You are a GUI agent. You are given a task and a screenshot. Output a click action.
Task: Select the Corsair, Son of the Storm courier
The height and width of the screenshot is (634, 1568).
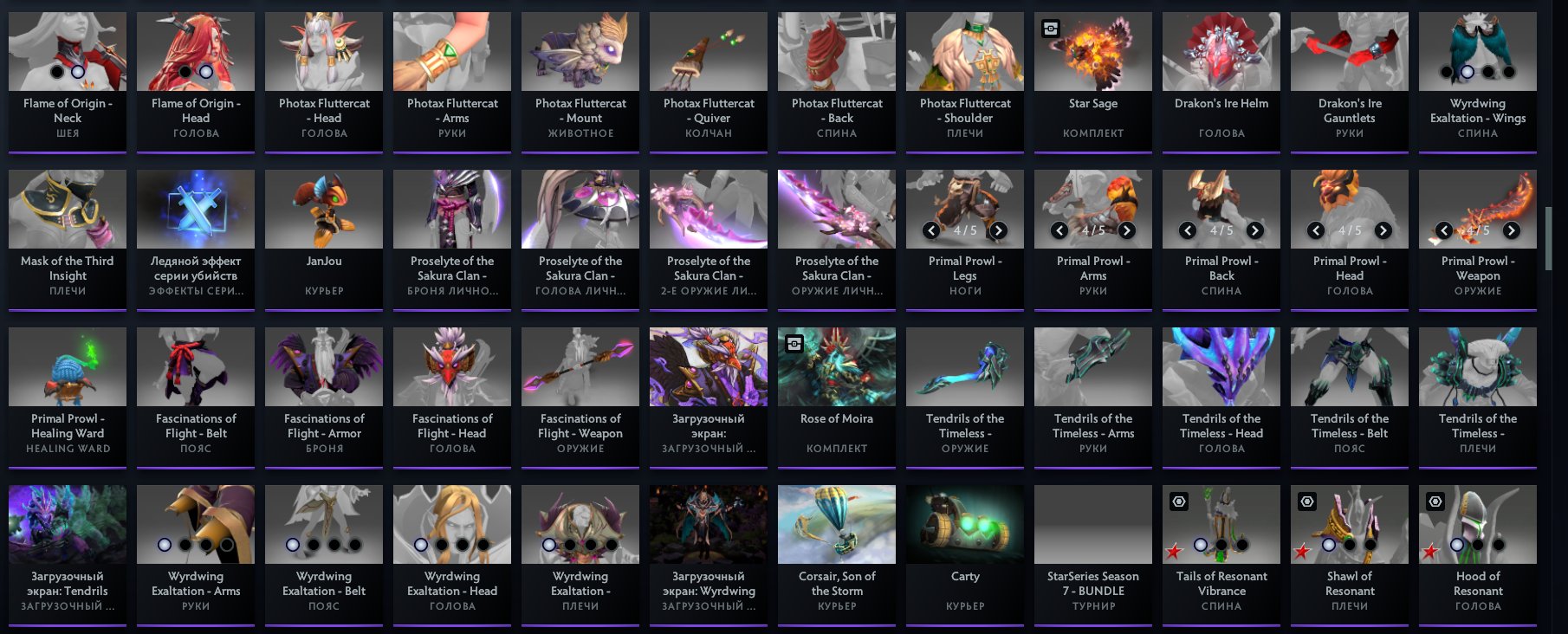pyautogui.click(x=837, y=523)
